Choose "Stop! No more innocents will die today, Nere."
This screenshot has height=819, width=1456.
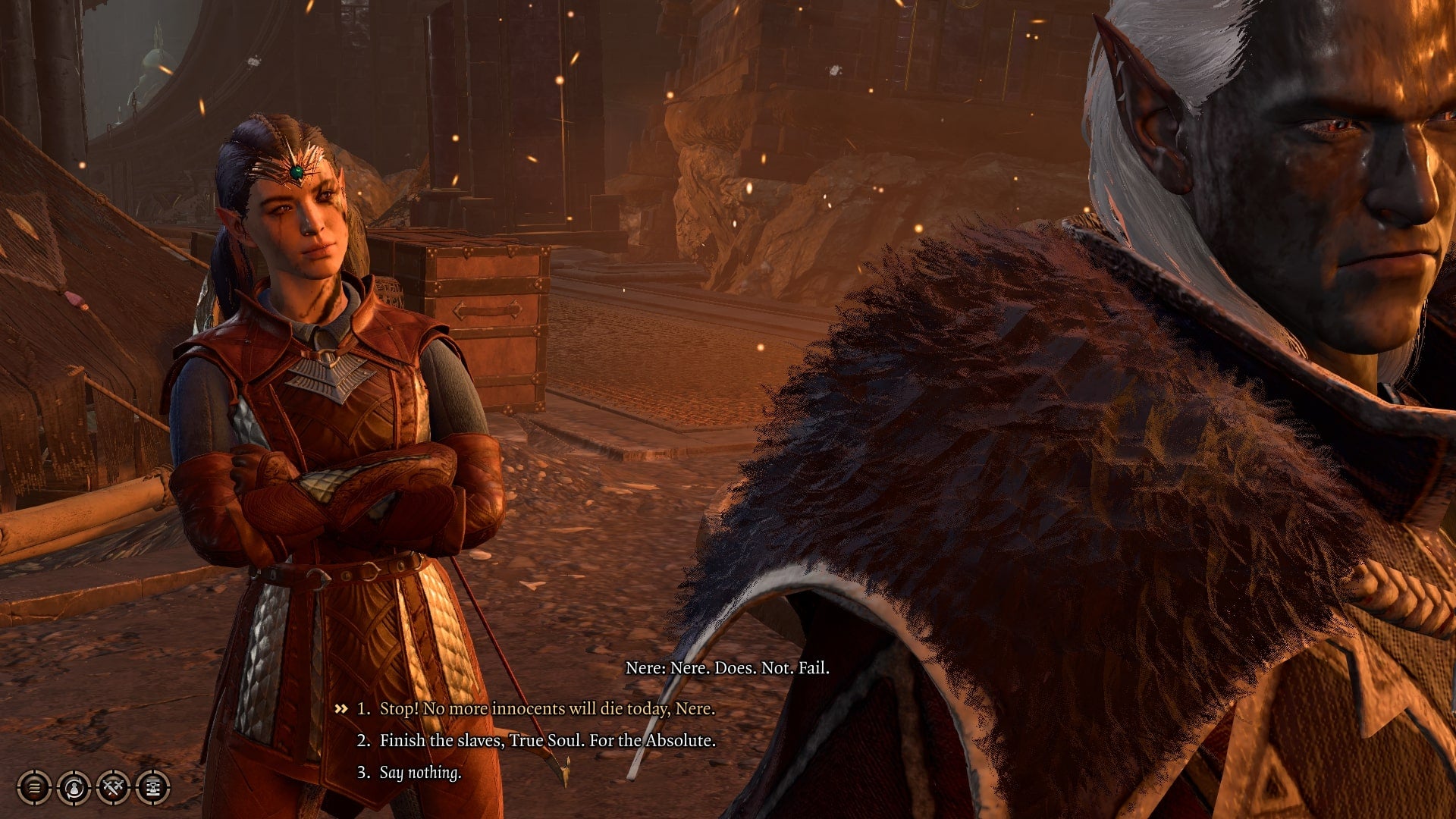[546, 708]
